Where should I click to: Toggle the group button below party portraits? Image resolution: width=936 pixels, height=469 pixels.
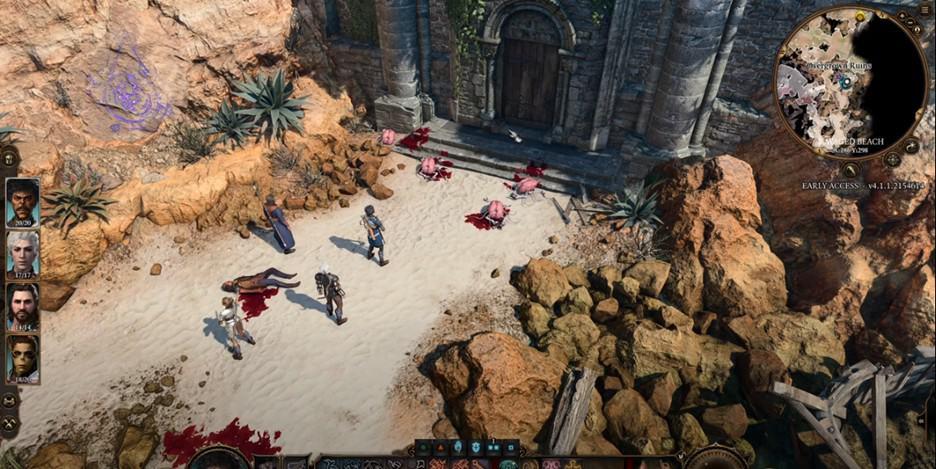10,400
